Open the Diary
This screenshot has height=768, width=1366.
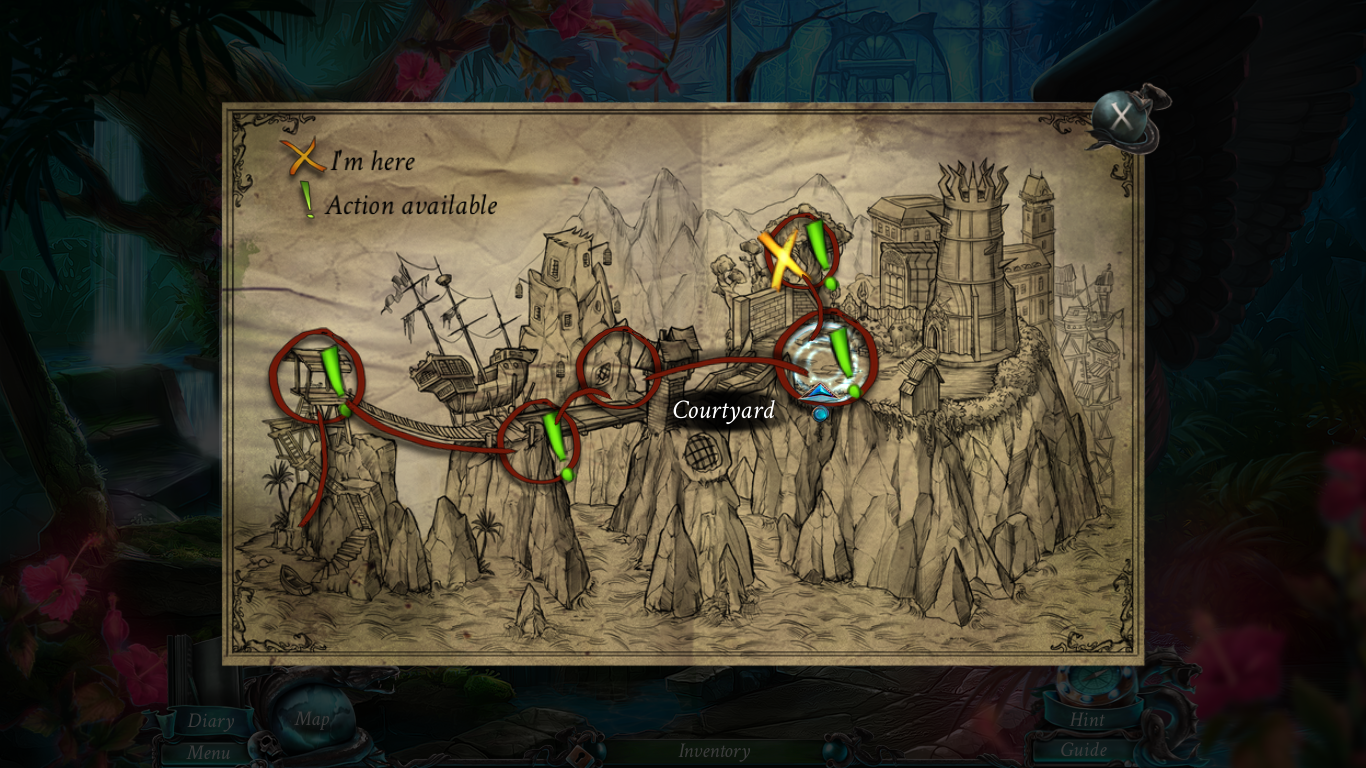[x=210, y=720]
